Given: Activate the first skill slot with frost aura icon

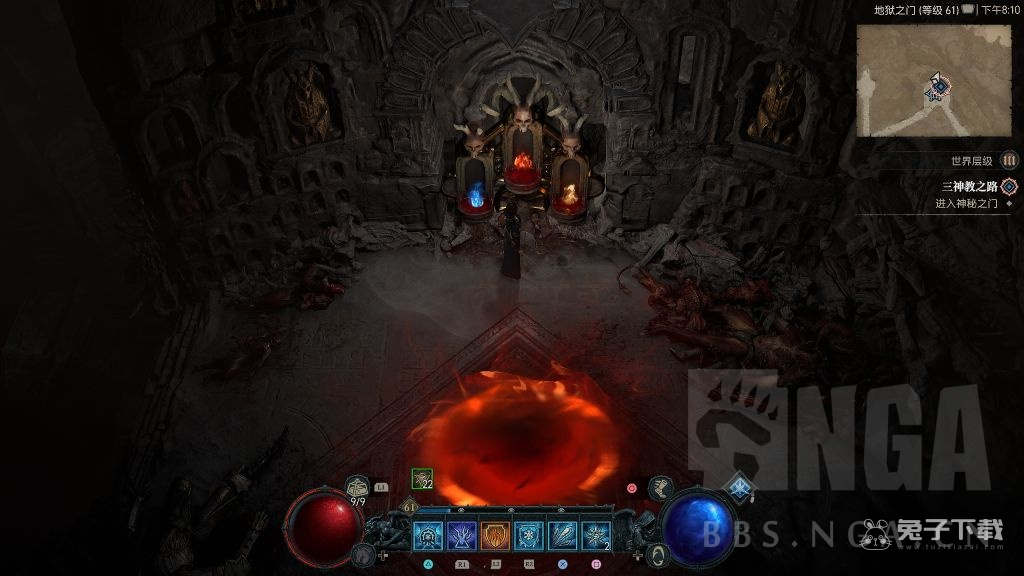Looking at the screenshot, I should point(428,536).
